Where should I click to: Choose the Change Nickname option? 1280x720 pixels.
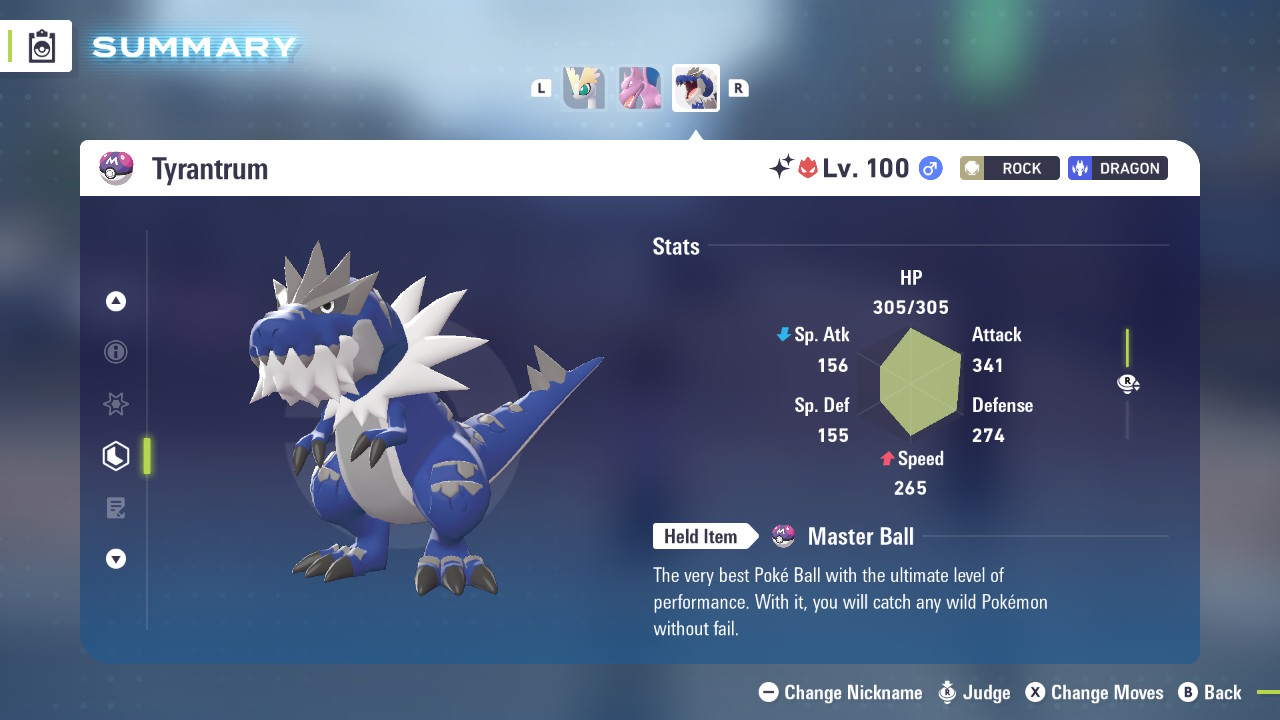[841, 692]
